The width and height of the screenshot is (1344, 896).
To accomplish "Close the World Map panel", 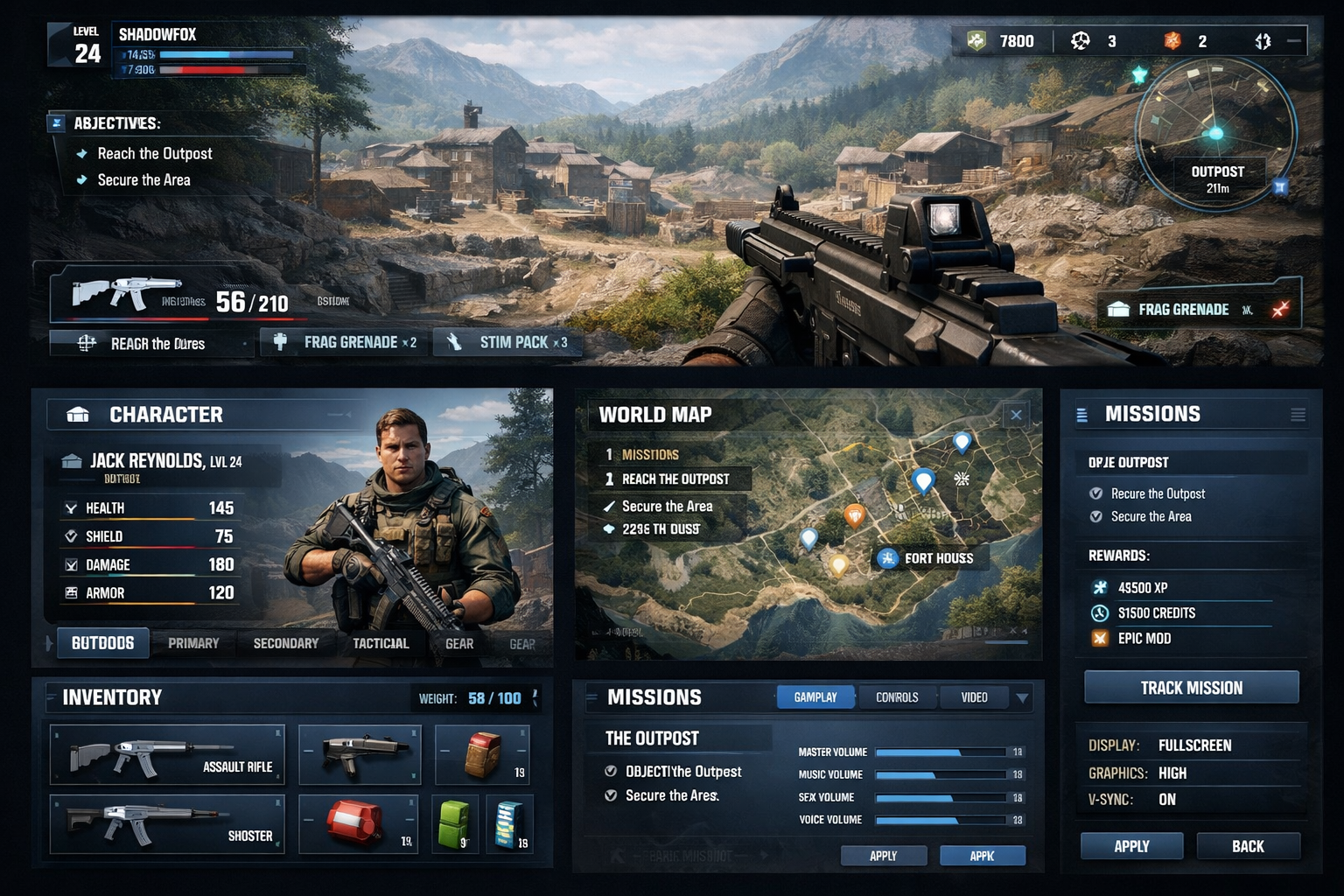I will [x=1016, y=415].
